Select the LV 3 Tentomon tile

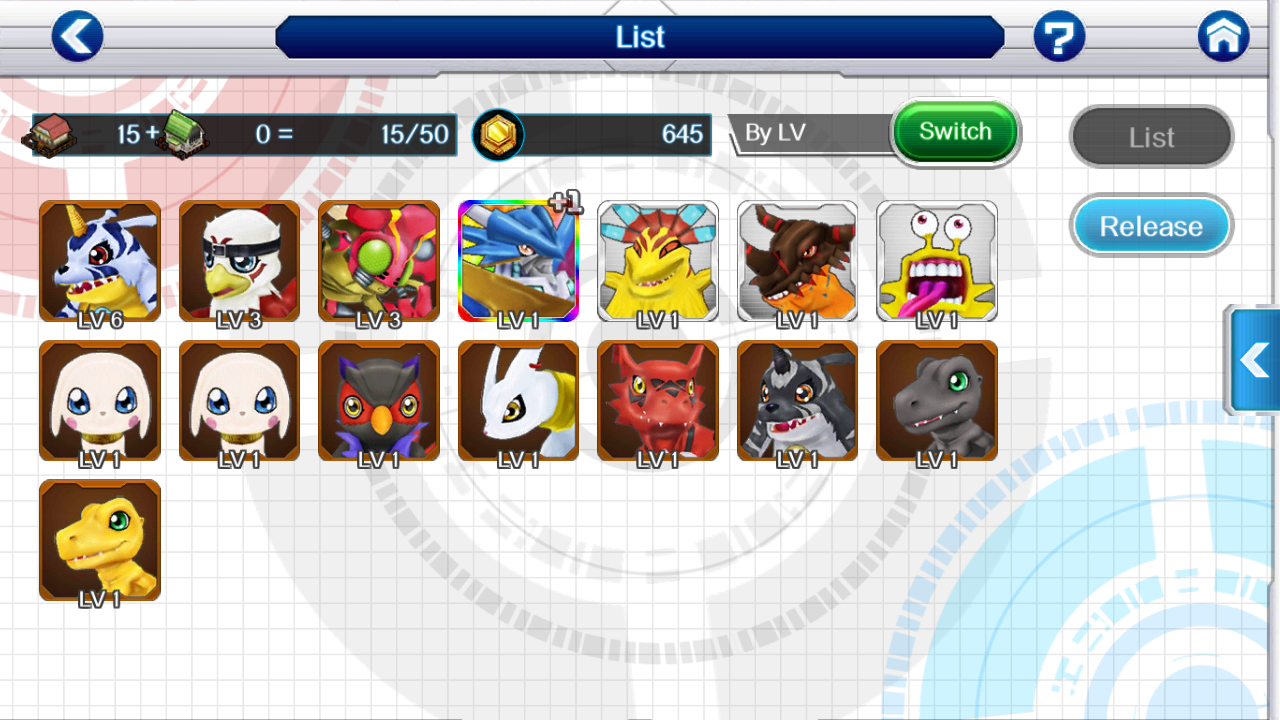[379, 261]
